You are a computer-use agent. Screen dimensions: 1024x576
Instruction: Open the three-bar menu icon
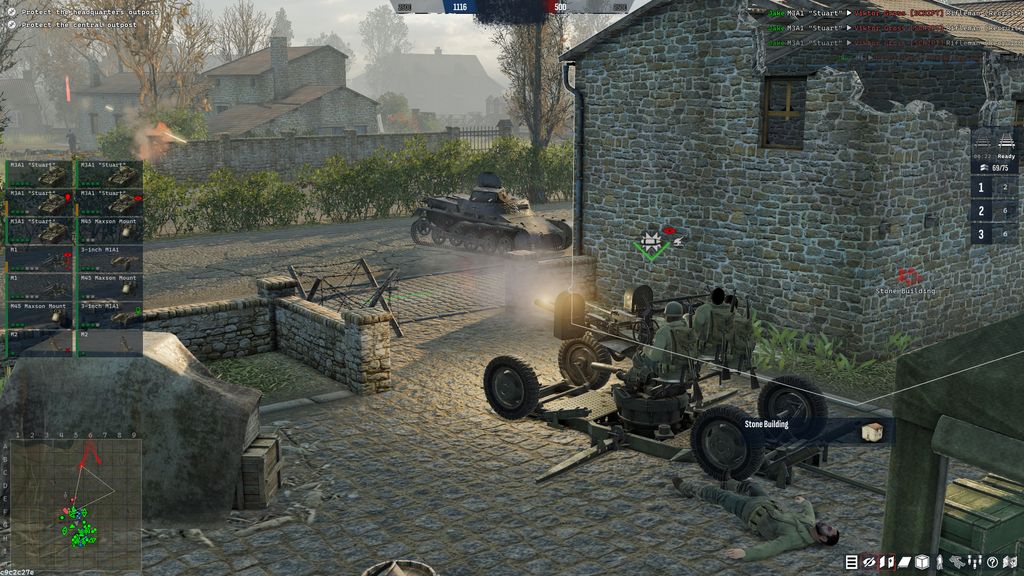click(x=852, y=562)
